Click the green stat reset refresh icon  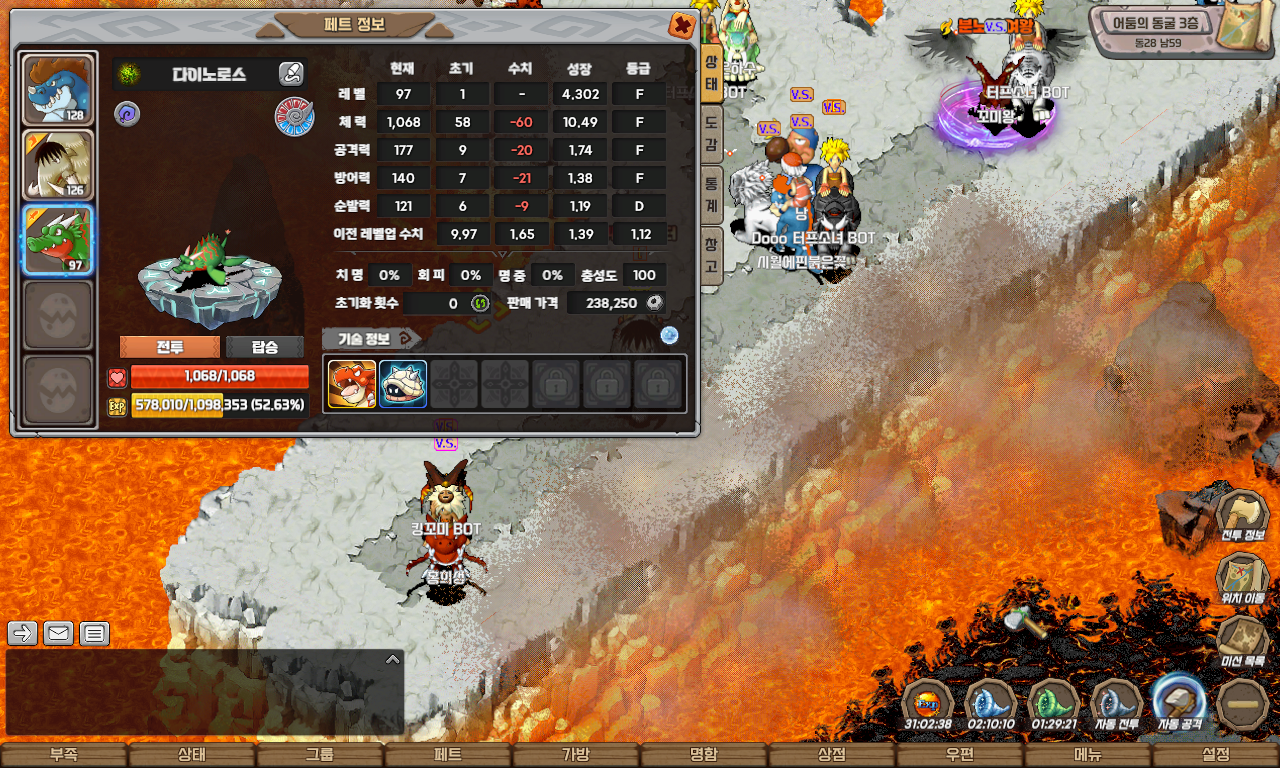point(480,303)
